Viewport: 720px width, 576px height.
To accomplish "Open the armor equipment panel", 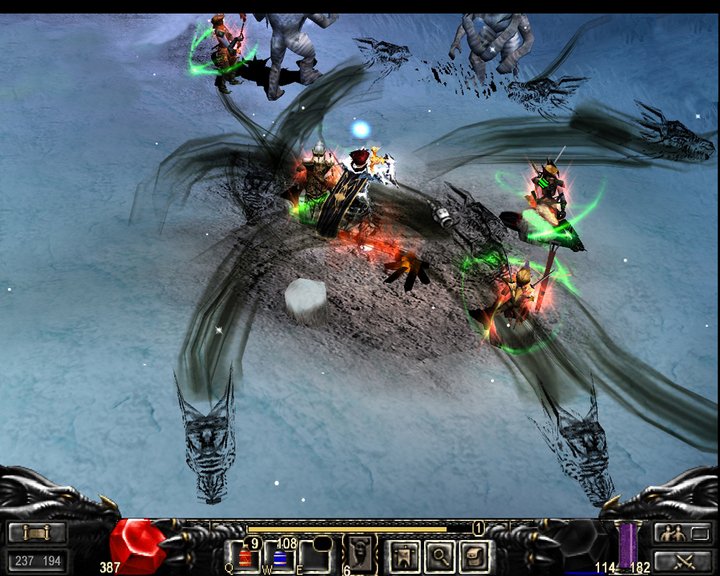I will point(405,555).
